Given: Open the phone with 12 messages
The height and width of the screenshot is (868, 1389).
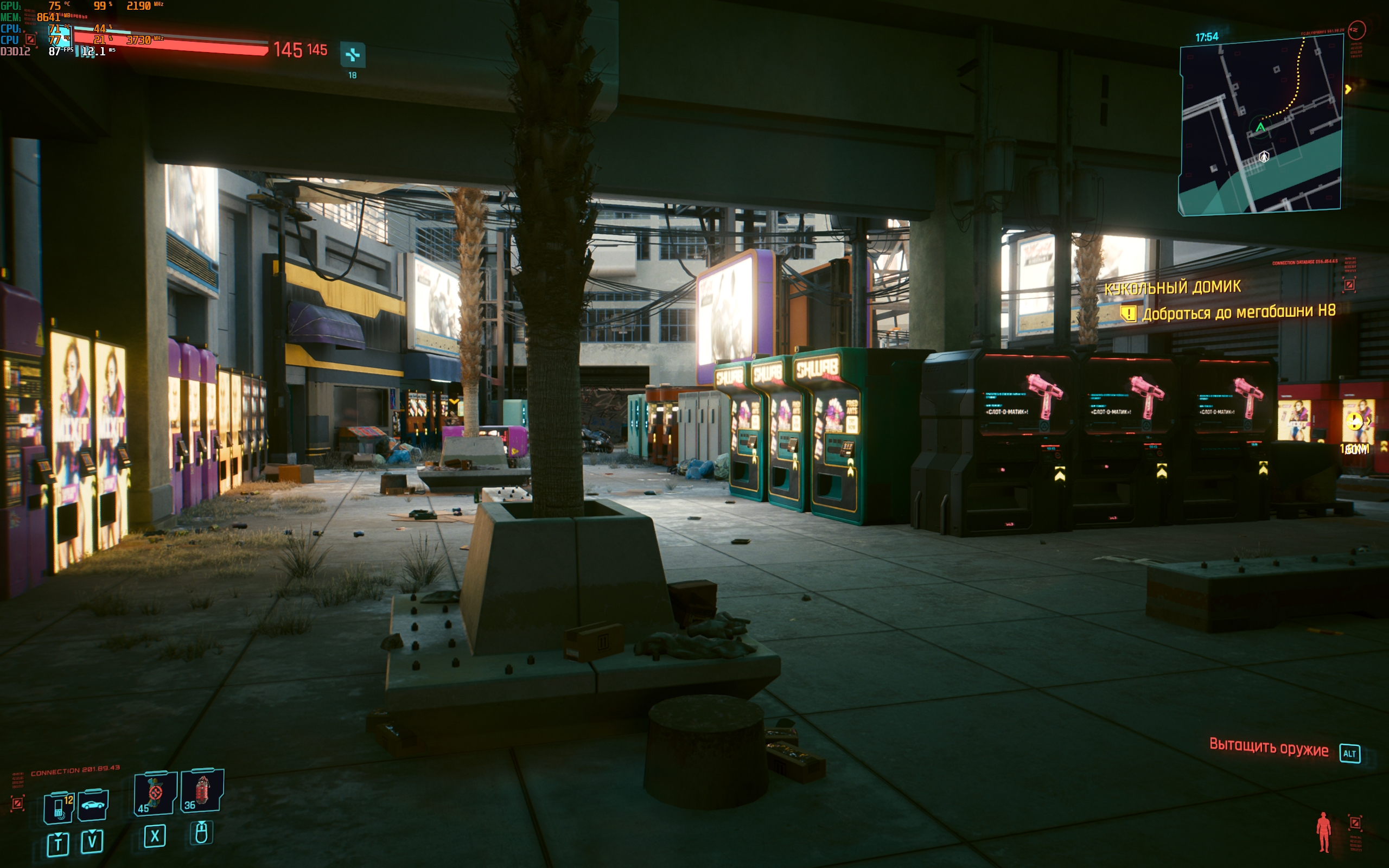Looking at the screenshot, I should 60,806.
